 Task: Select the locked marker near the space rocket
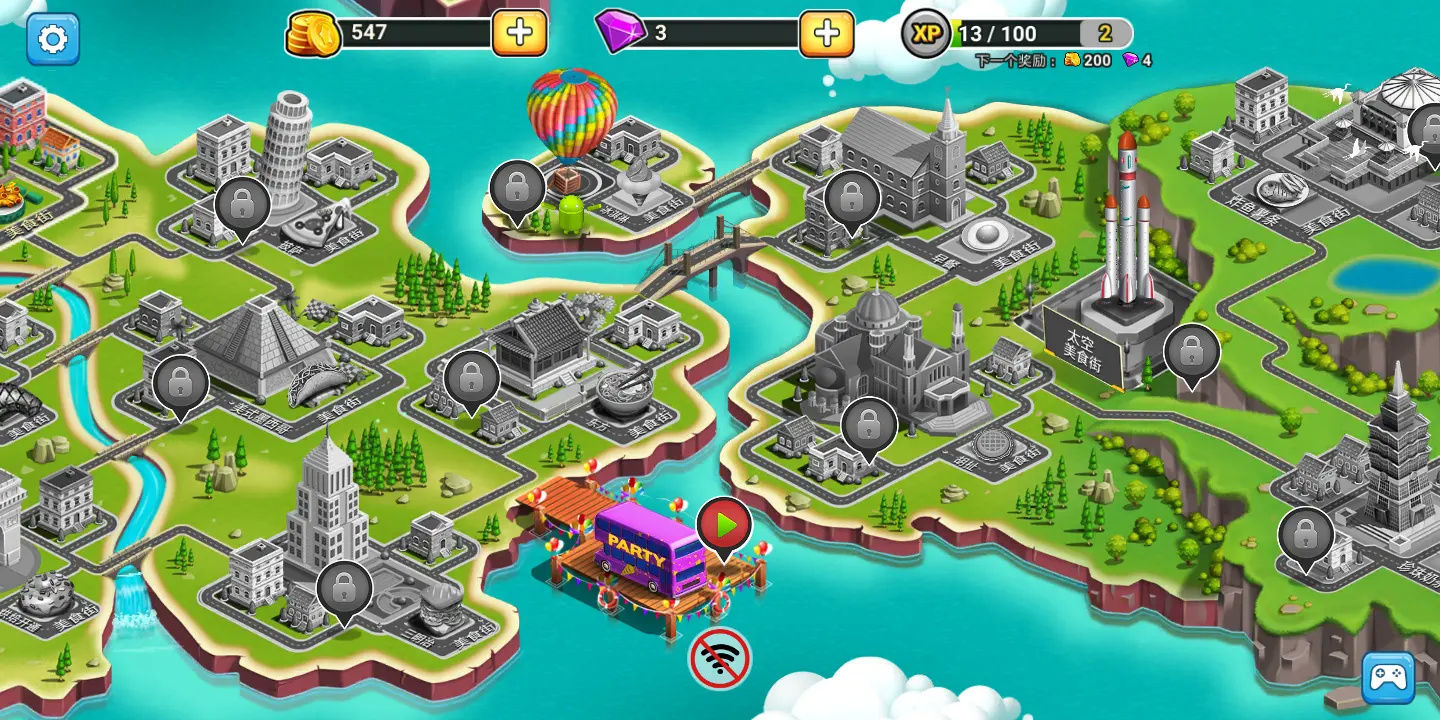[1191, 352]
